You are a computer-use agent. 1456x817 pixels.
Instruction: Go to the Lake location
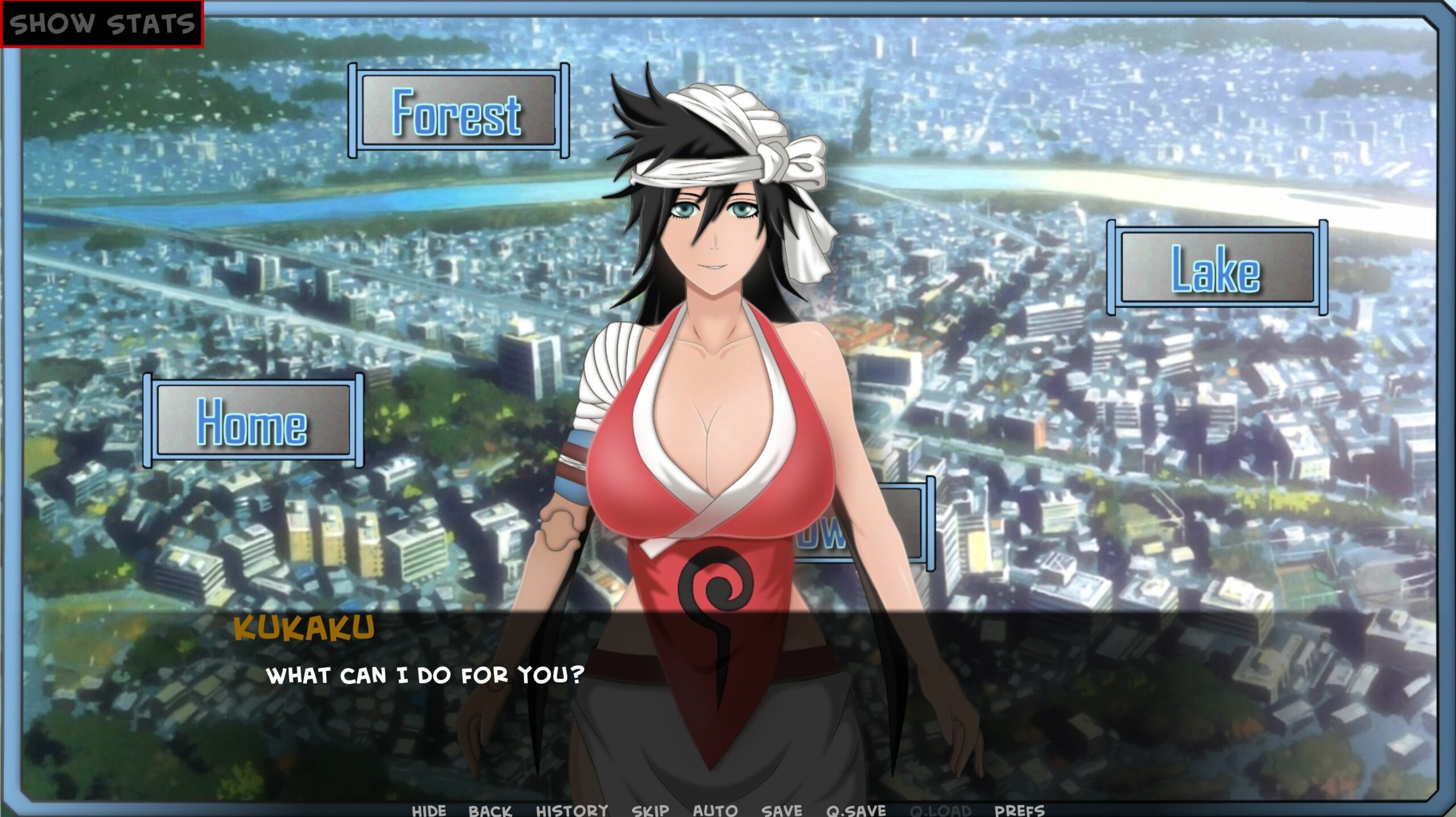(1217, 268)
